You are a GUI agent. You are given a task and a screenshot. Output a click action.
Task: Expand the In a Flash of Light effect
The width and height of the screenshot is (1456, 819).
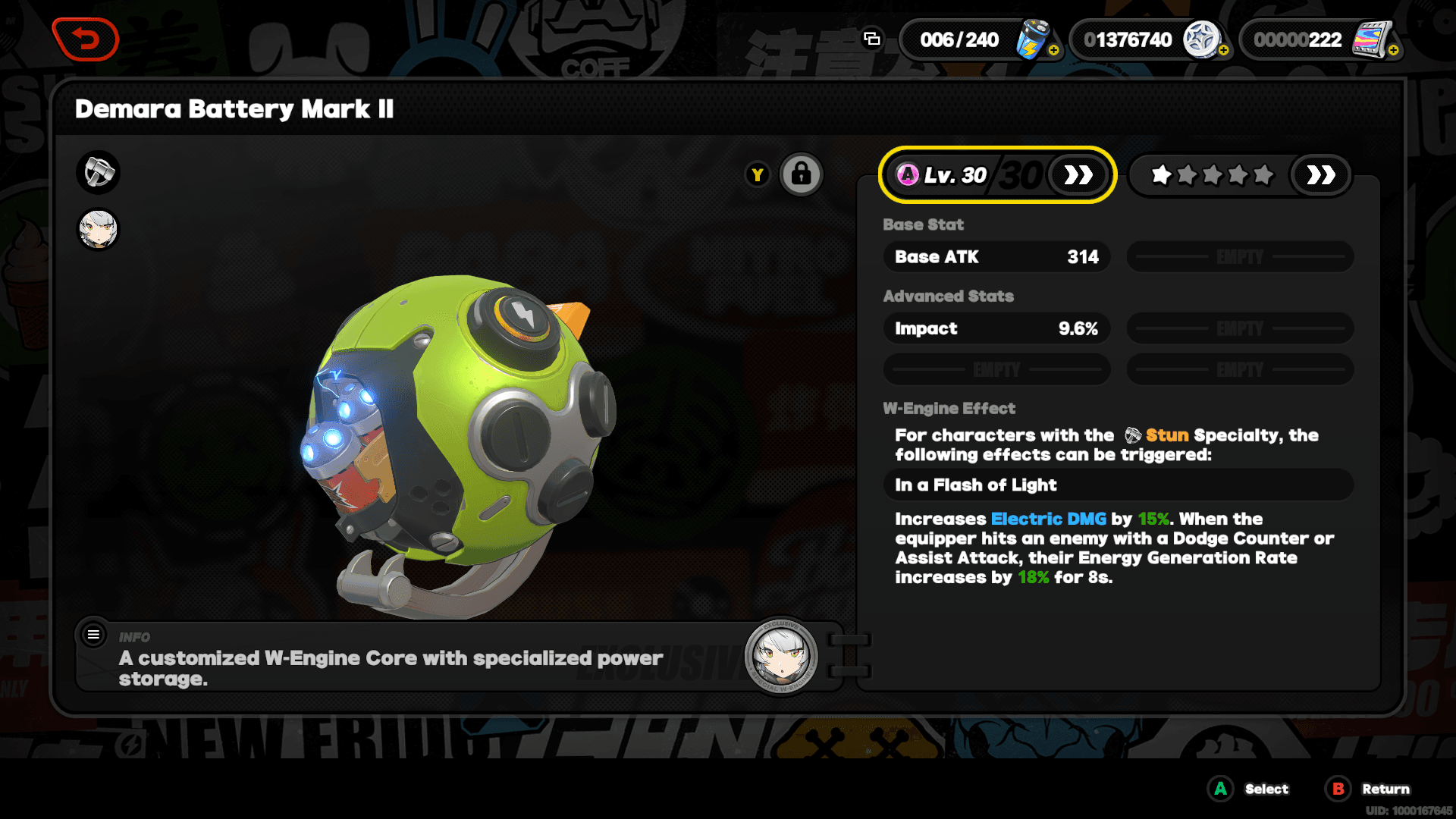pyautogui.click(x=1117, y=485)
